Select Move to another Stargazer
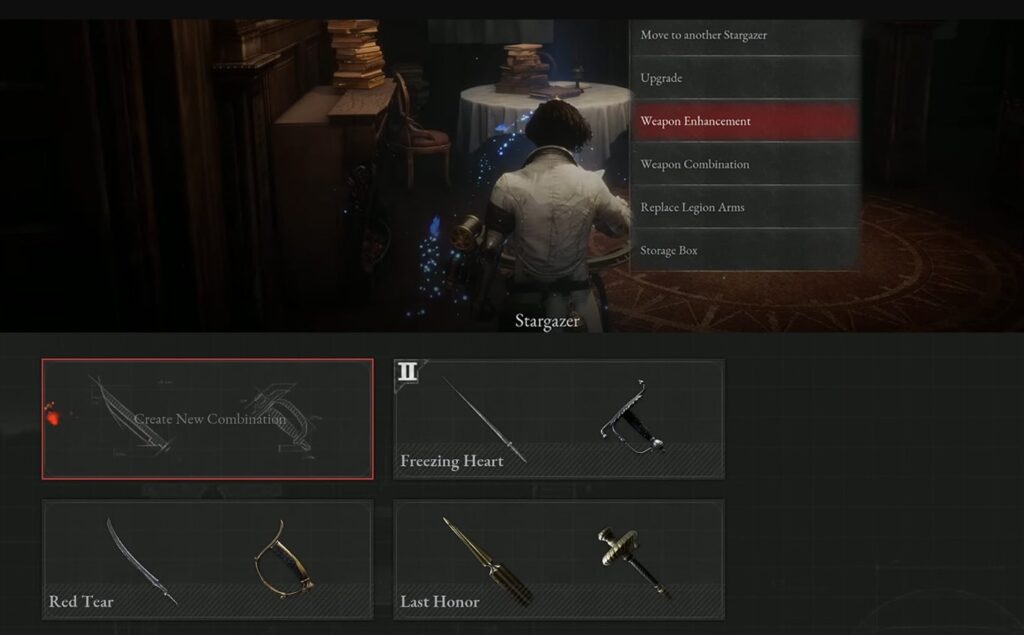 (x=745, y=36)
